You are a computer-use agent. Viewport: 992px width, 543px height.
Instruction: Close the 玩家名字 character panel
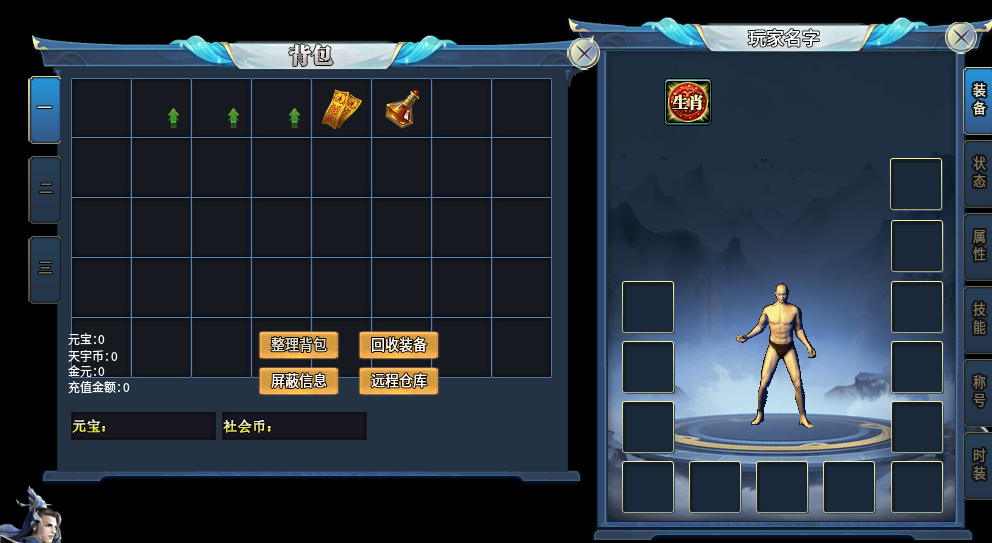point(961,37)
